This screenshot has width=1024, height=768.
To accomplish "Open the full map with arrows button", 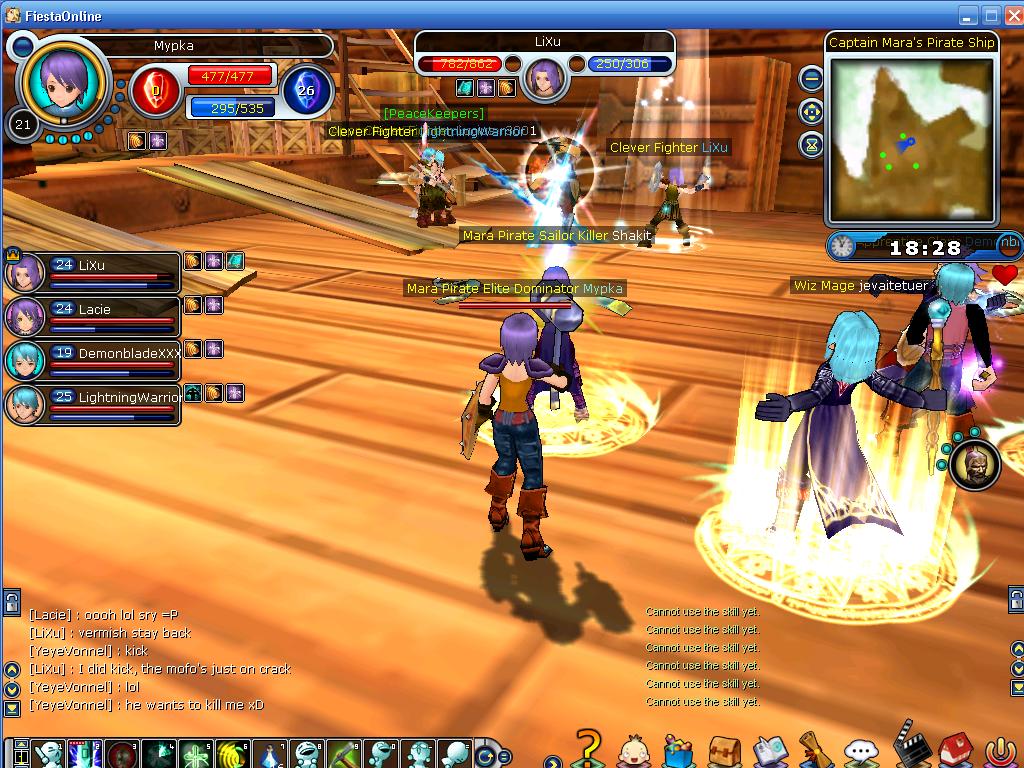I will 811,111.
